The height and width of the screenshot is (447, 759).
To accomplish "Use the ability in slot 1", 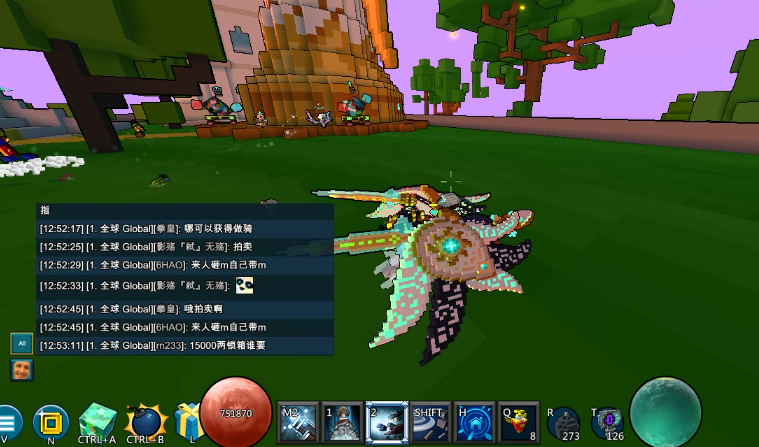I will 342,424.
